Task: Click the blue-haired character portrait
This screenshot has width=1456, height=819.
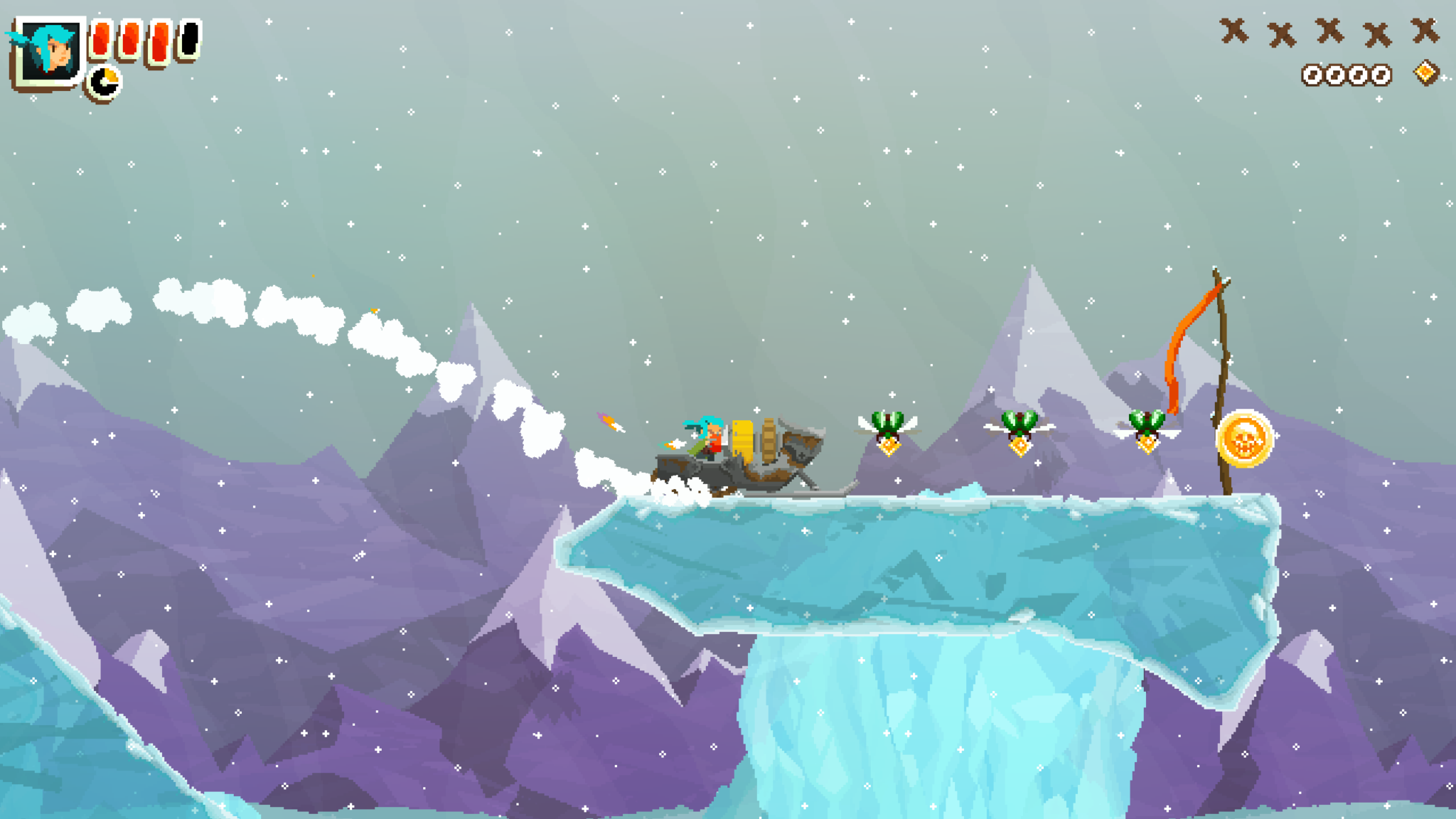Action: tap(48, 51)
